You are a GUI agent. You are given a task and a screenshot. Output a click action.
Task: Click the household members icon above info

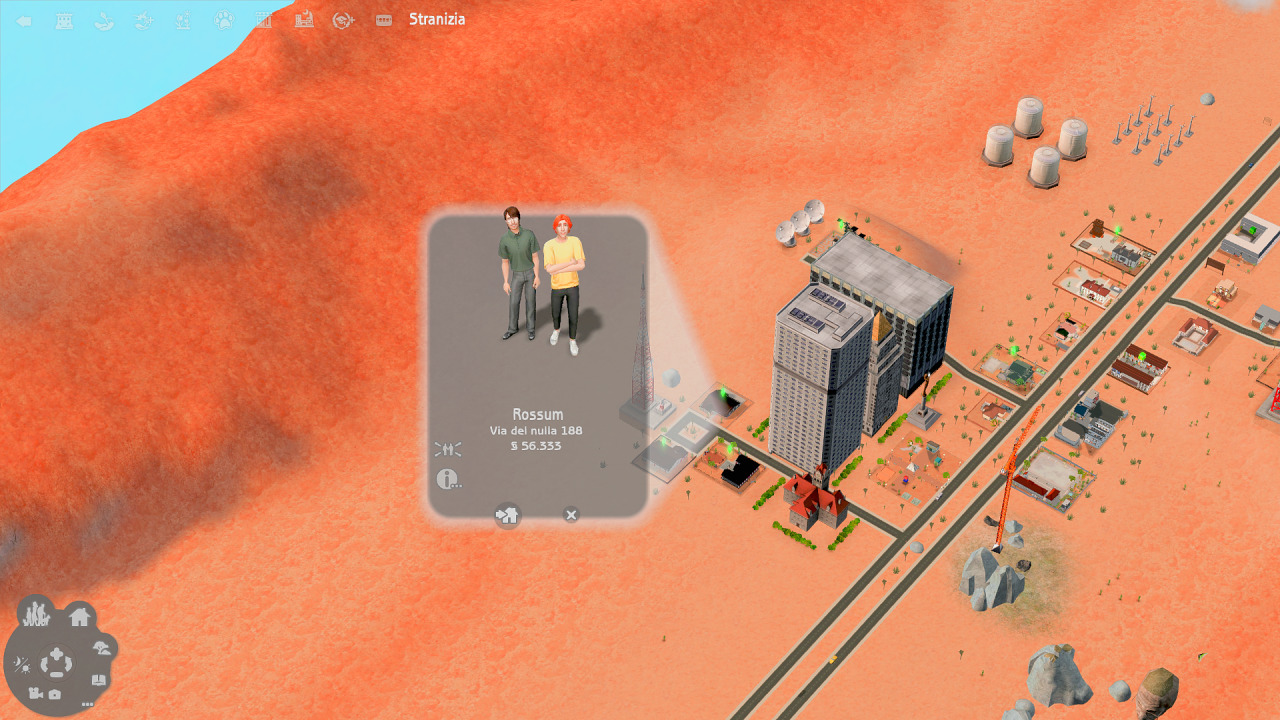pyautogui.click(x=448, y=449)
